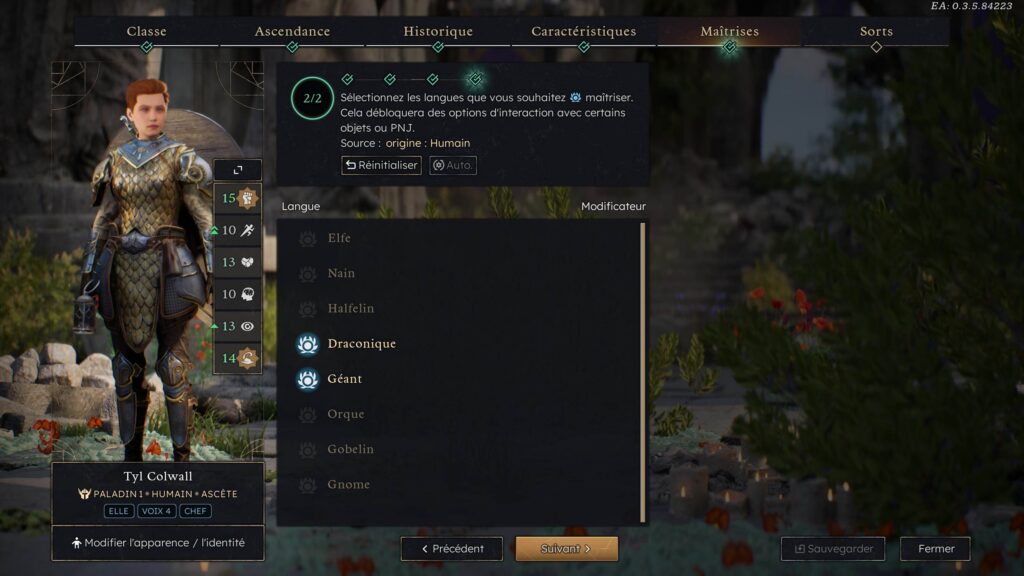This screenshot has height=576, width=1024.
Task: Go to the Historique tab
Action: click(438, 32)
